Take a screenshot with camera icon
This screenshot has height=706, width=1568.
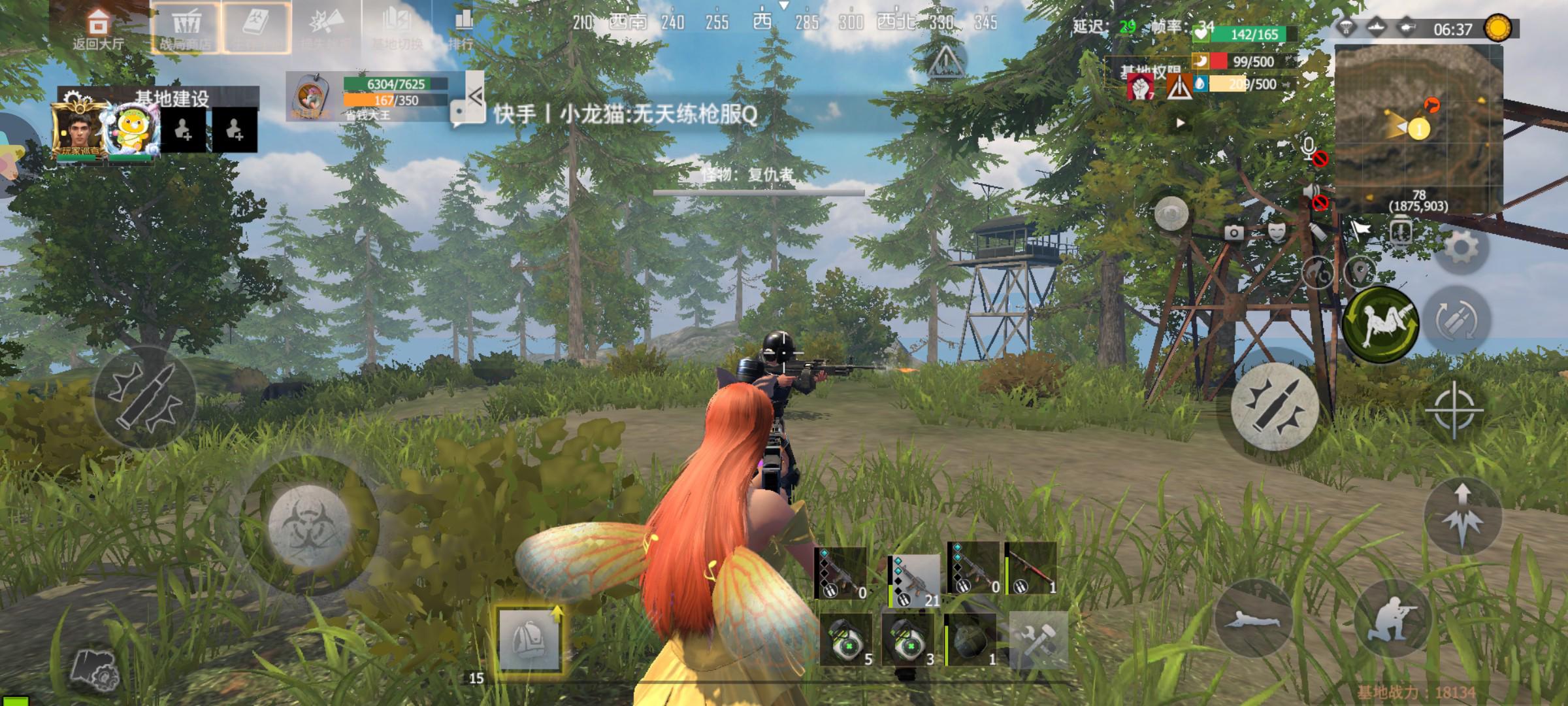coord(1233,232)
